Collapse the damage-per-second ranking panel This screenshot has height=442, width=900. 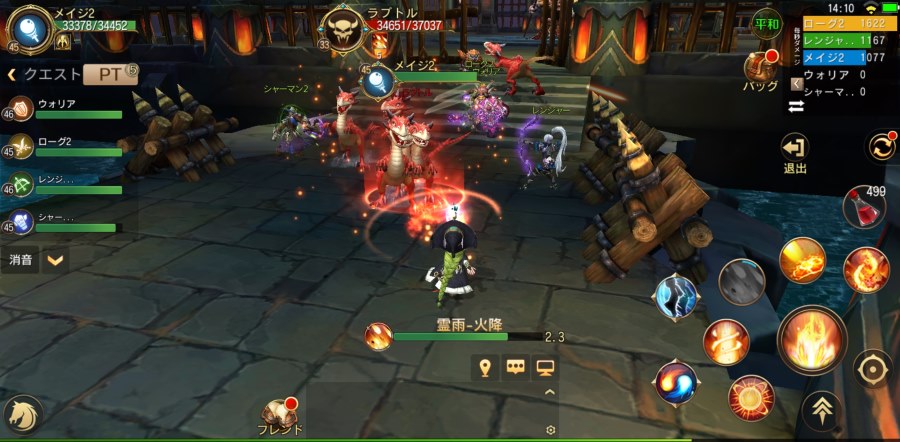coord(796,84)
